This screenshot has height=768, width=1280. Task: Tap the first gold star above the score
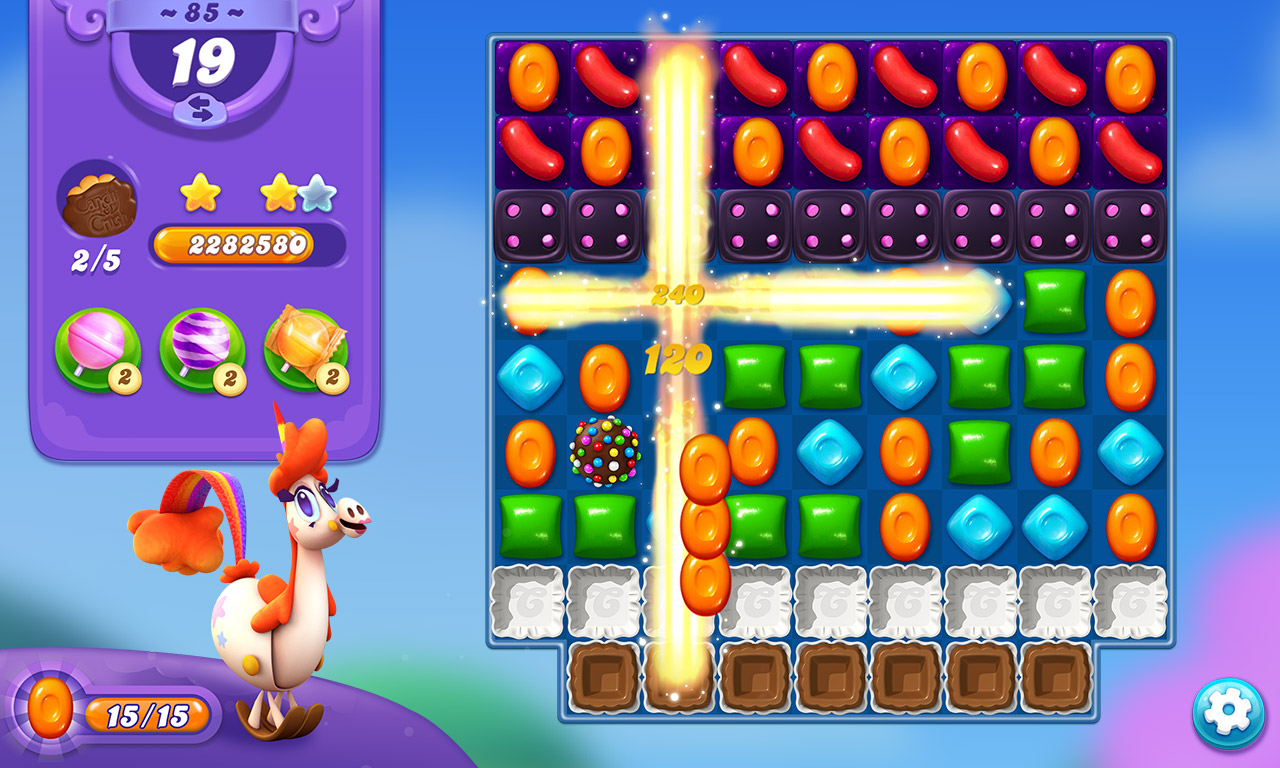[x=202, y=192]
